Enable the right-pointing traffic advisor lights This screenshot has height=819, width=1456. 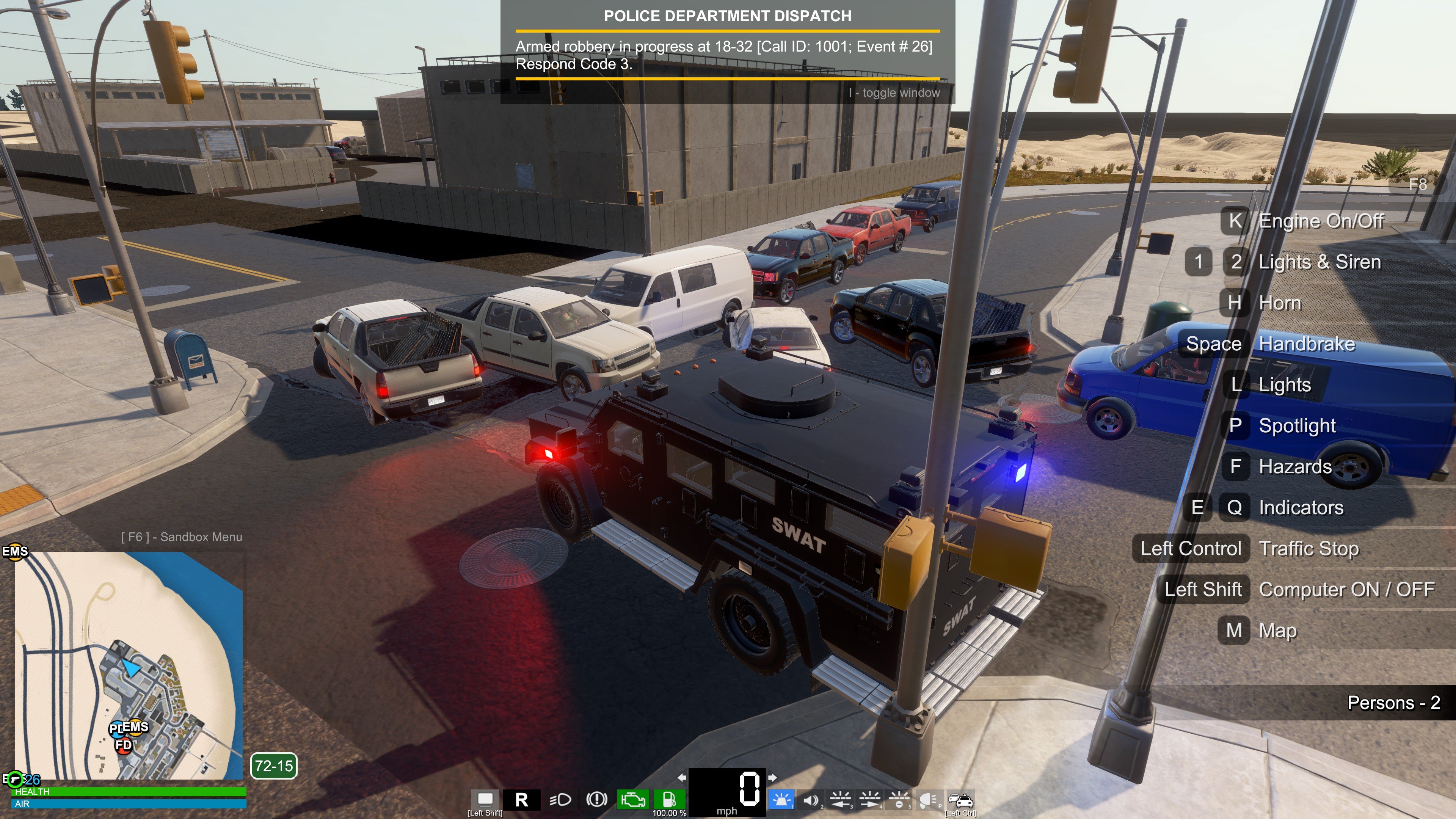pyautogui.click(x=869, y=799)
